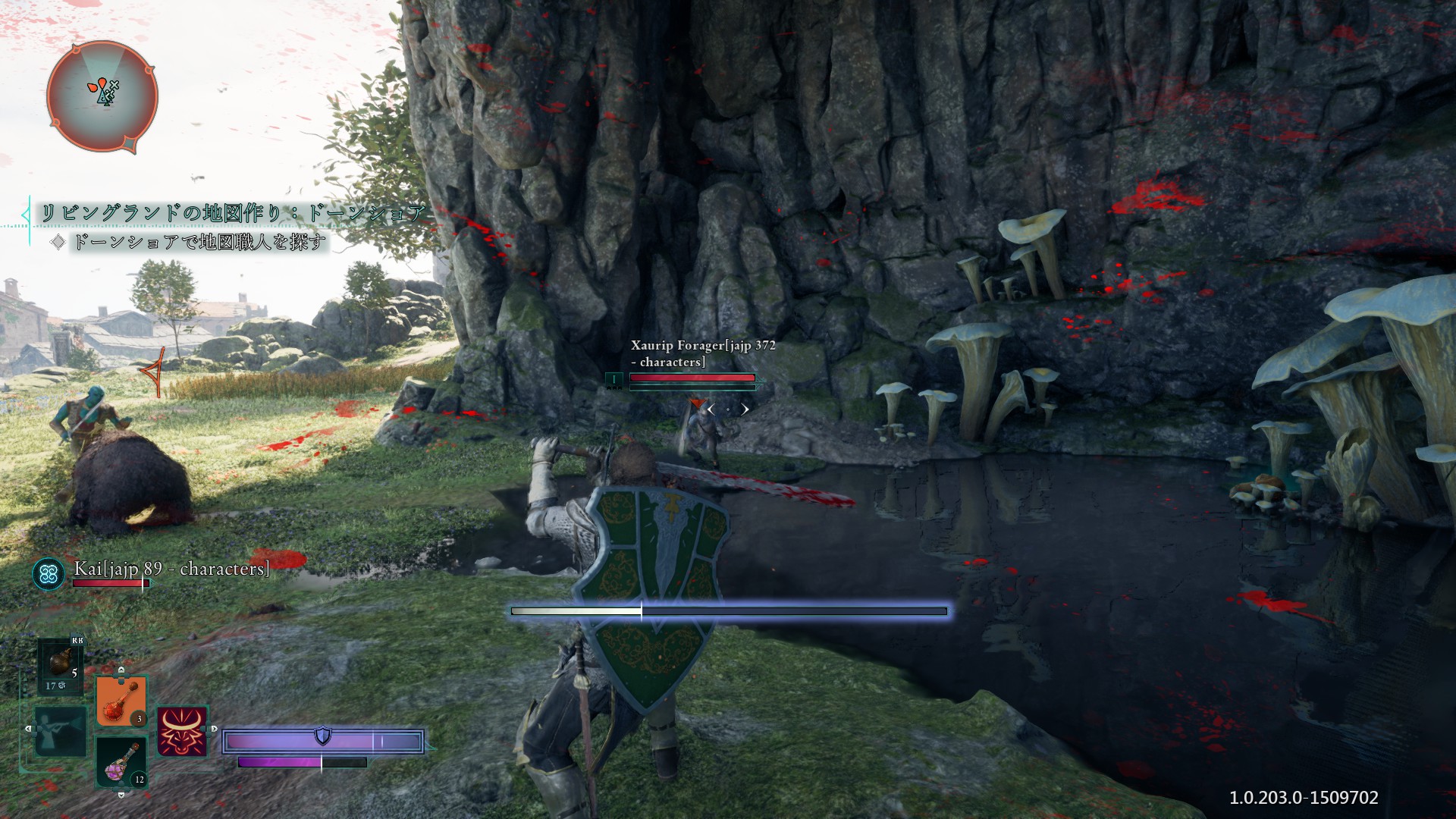
Task: Select the dimmed gun-aiming ability slot
Action: tap(61, 731)
